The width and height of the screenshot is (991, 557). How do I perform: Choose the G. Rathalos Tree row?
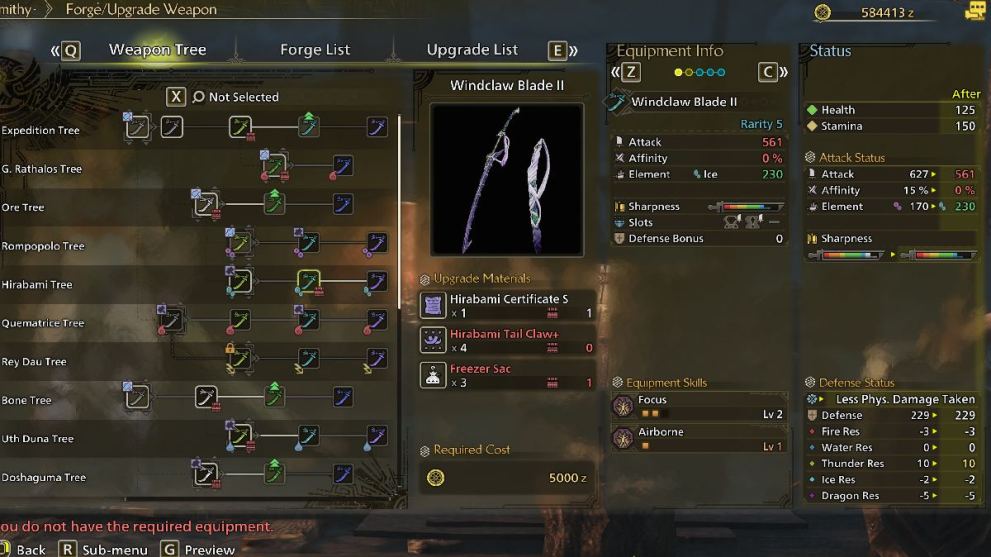[x=42, y=169]
